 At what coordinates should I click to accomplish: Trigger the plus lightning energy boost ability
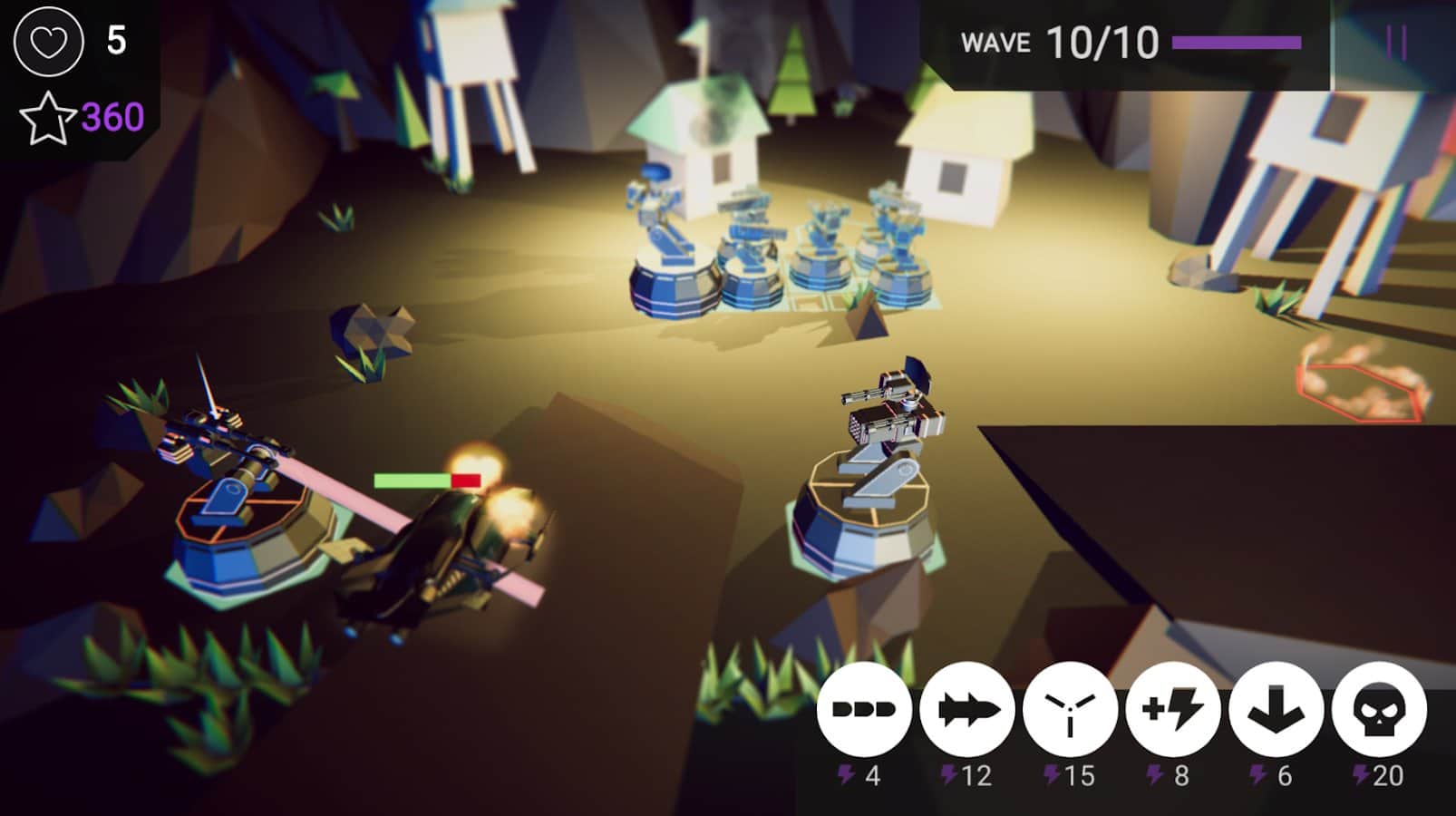click(x=1173, y=710)
